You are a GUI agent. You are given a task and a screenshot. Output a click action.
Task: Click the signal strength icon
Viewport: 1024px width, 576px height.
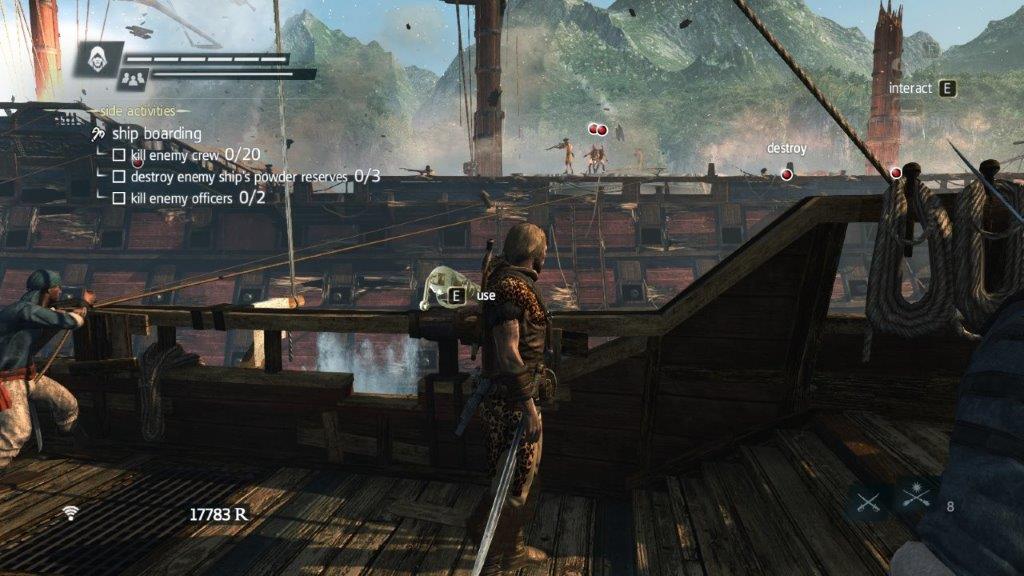(70, 513)
